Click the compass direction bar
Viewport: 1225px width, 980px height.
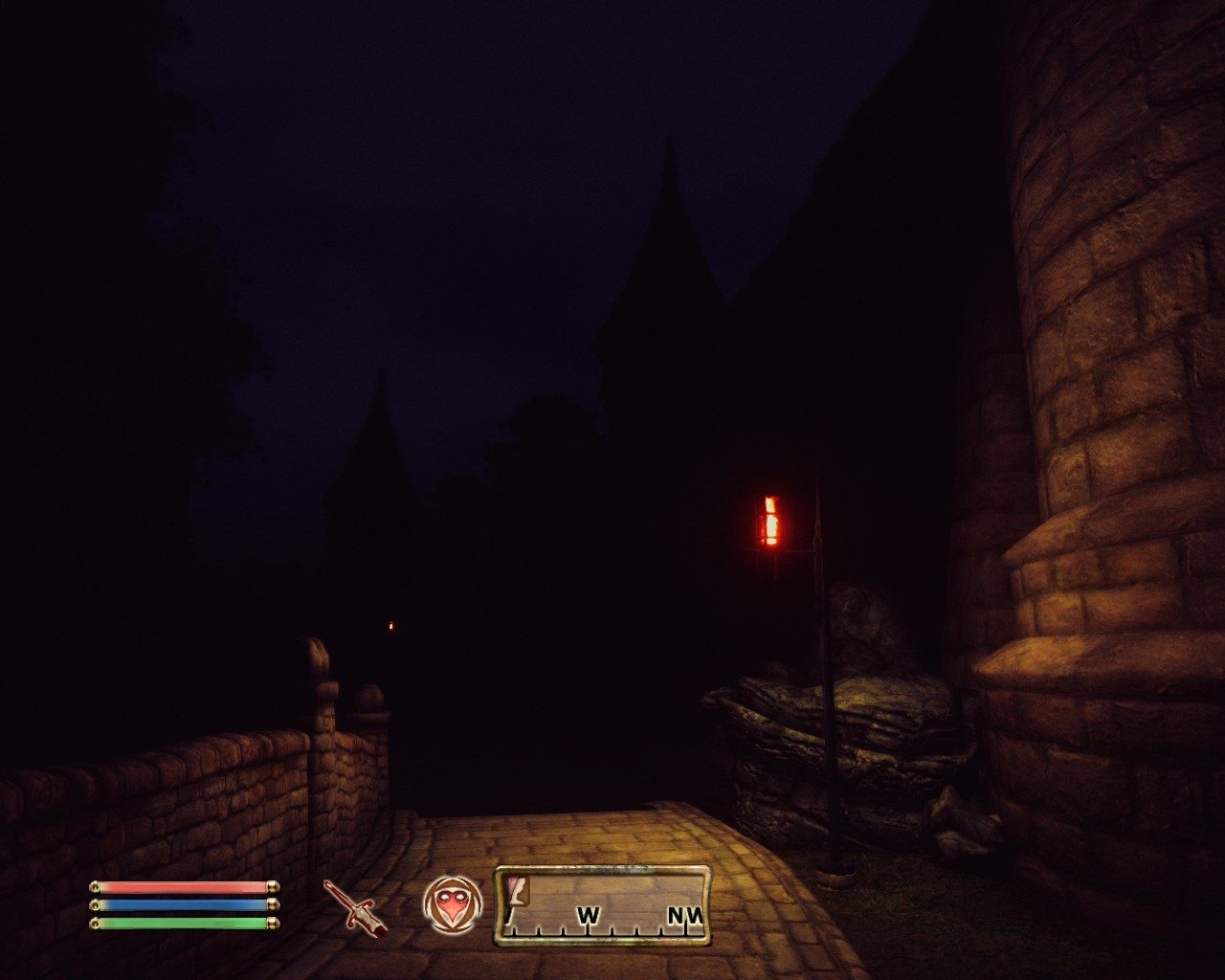click(x=603, y=905)
